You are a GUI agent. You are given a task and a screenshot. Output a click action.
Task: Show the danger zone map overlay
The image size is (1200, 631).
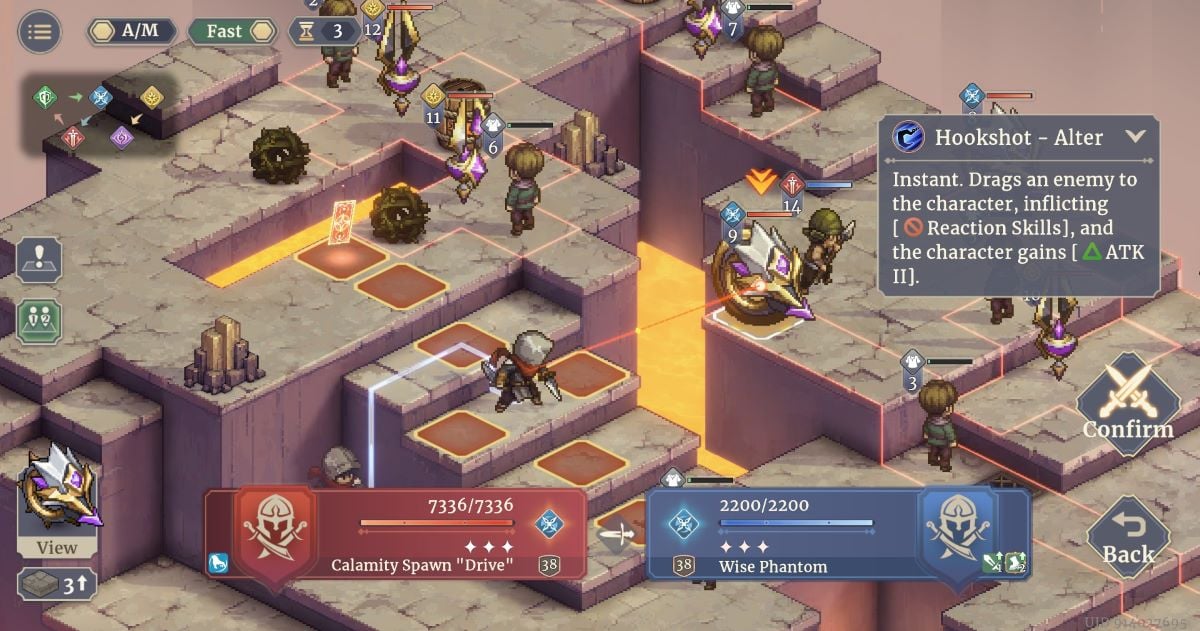pyautogui.click(x=40, y=259)
